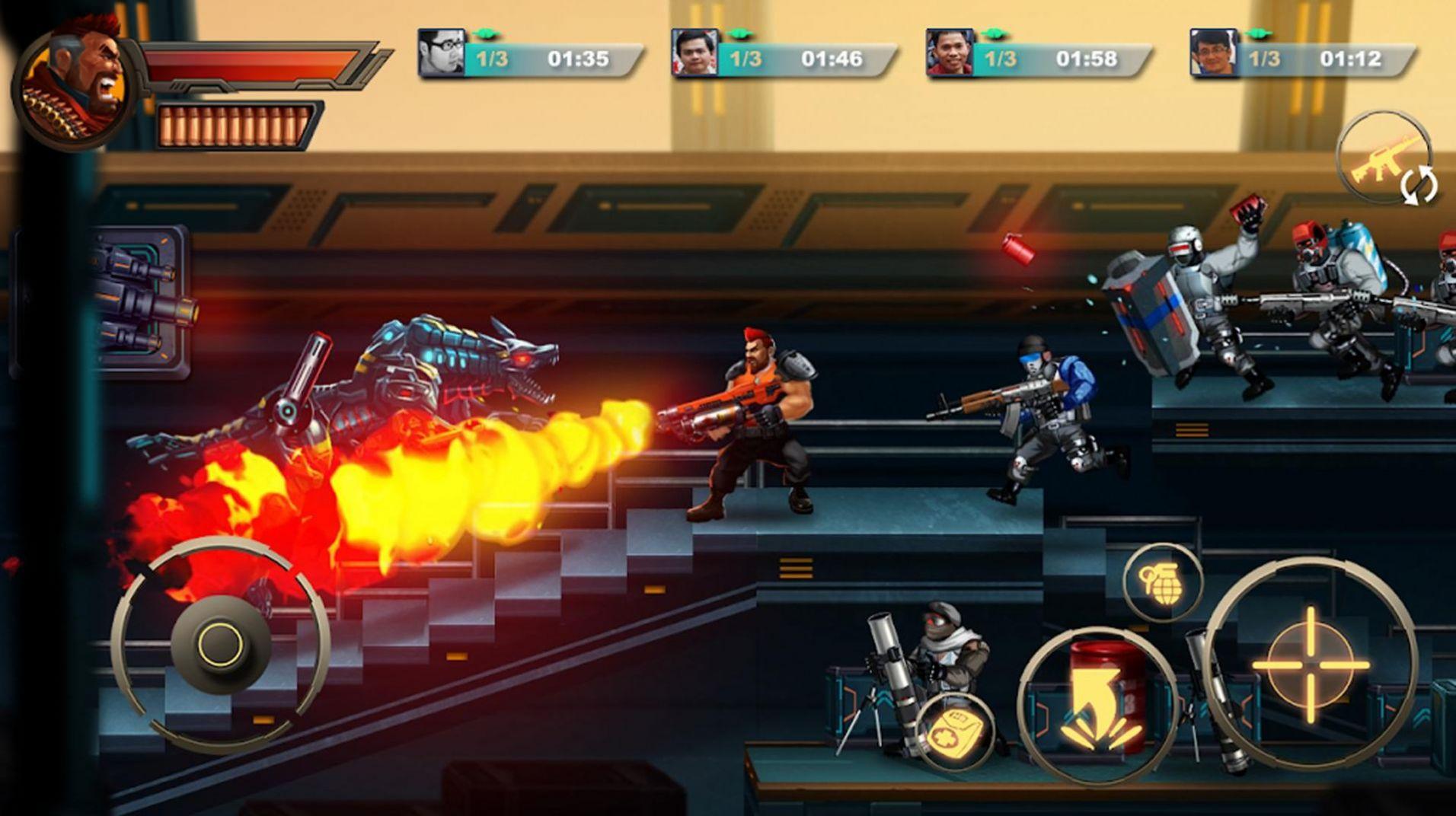Select the player portrait with 01:35 timer
This screenshot has width=1456, height=816.
(442, 53)
